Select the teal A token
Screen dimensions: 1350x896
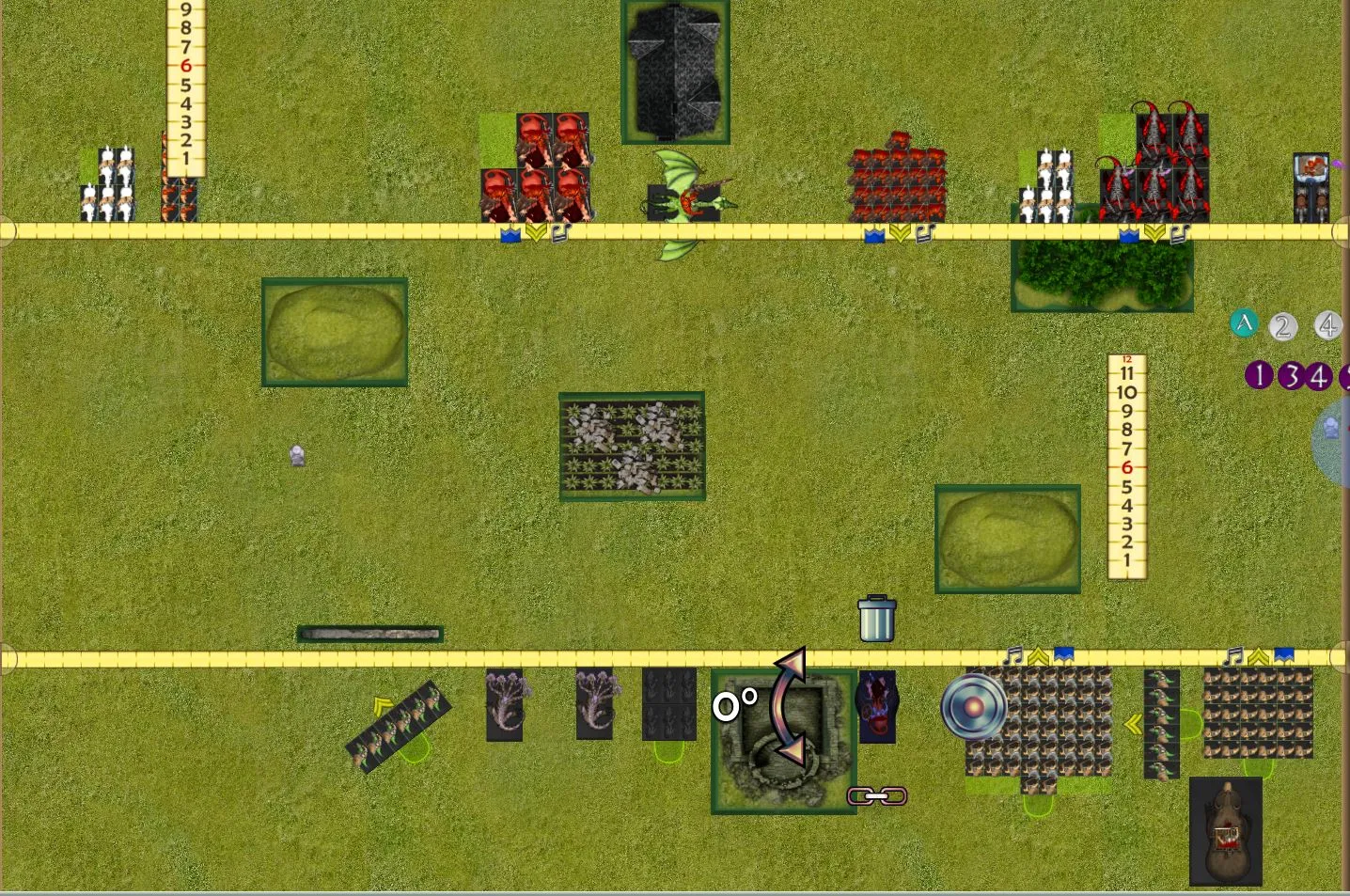click(1244, 324)
